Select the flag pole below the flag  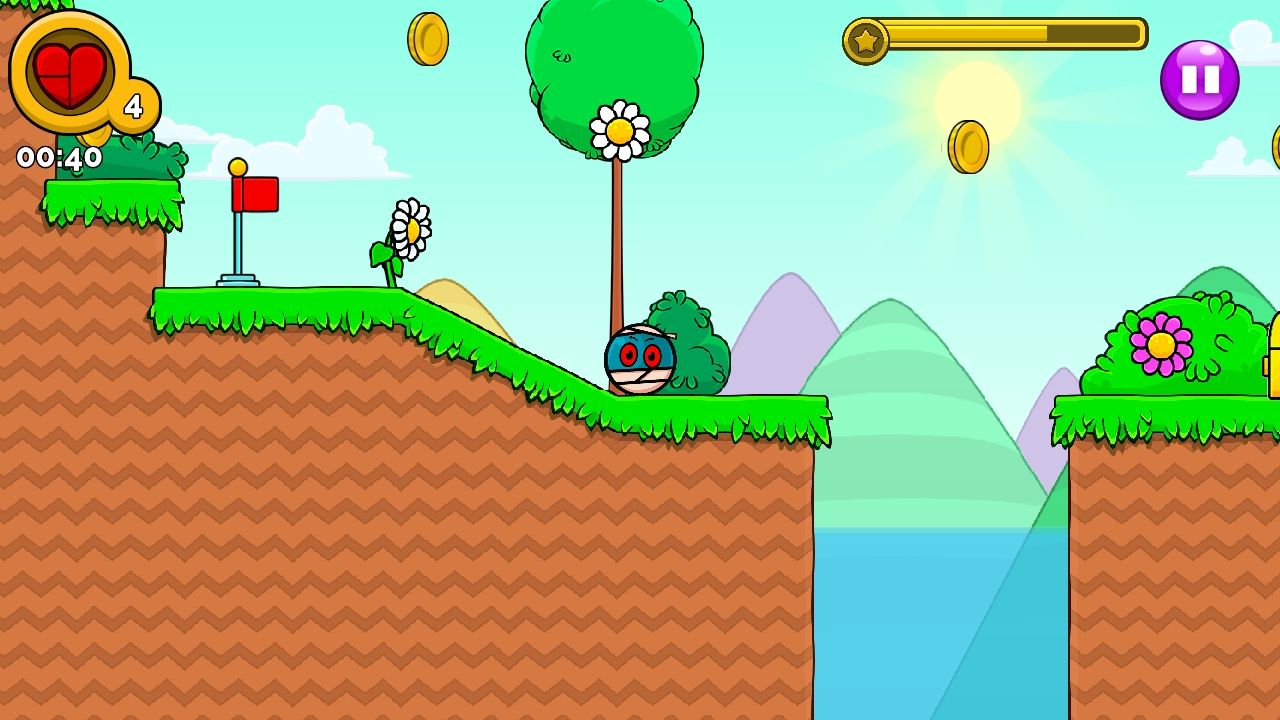tap(238, 245)
